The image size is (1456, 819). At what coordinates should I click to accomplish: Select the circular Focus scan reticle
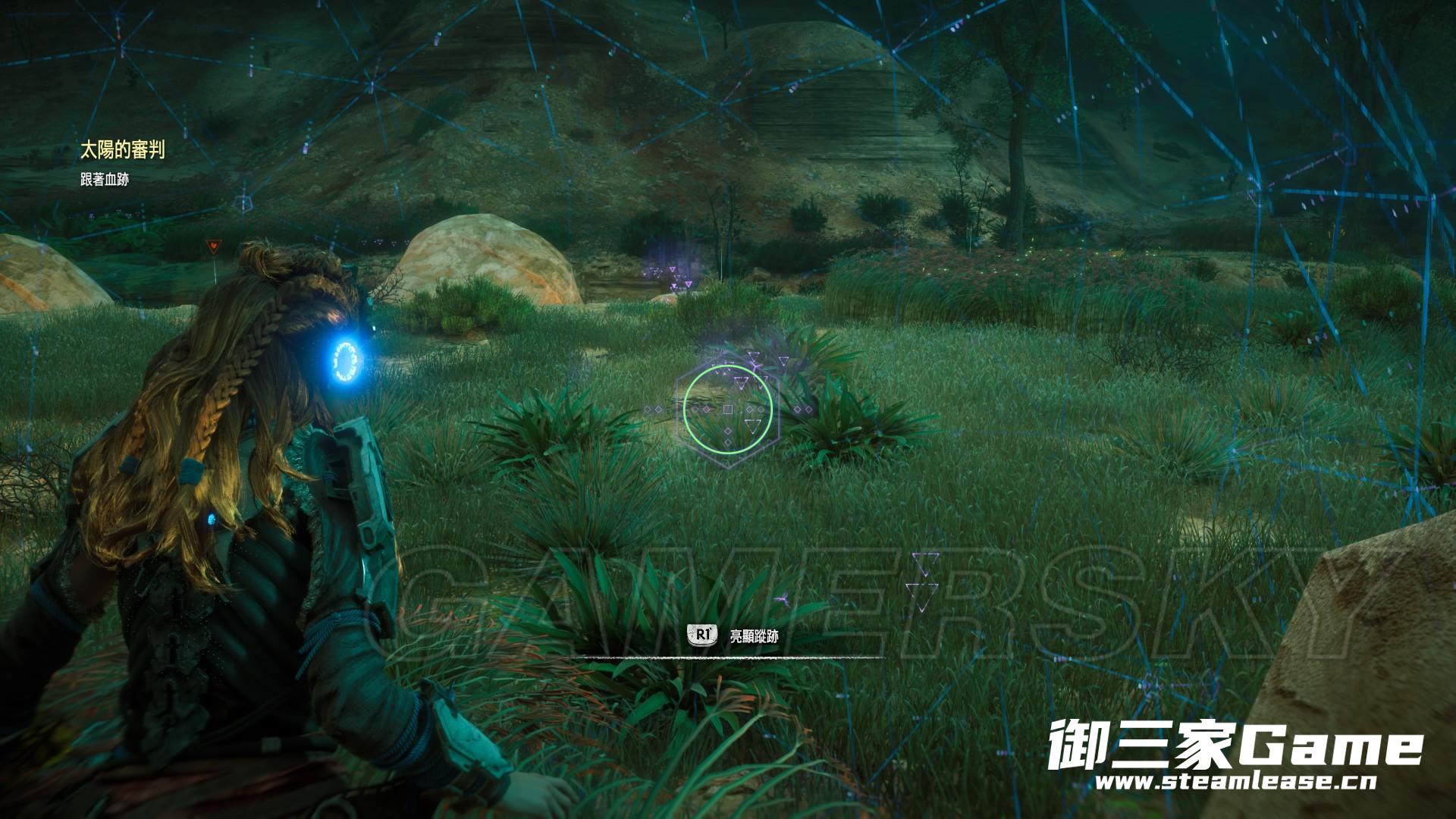[727, 409]
